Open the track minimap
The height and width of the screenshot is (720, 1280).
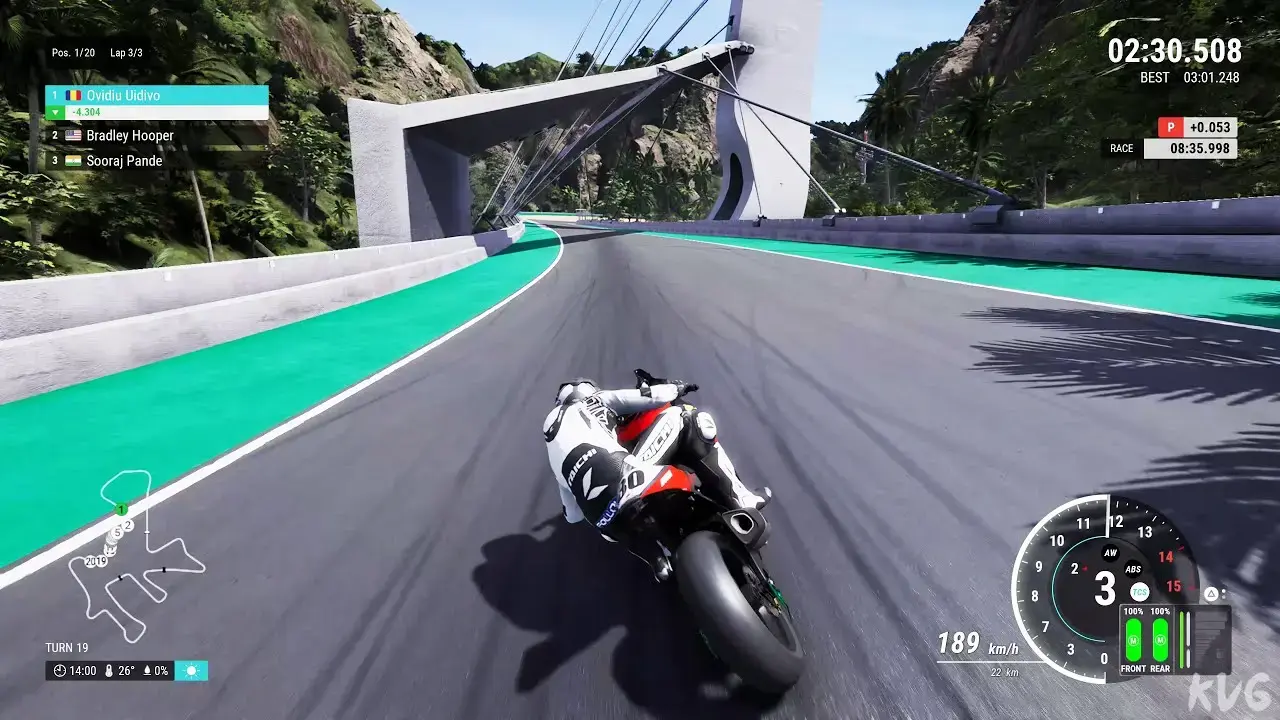point(135,555)
